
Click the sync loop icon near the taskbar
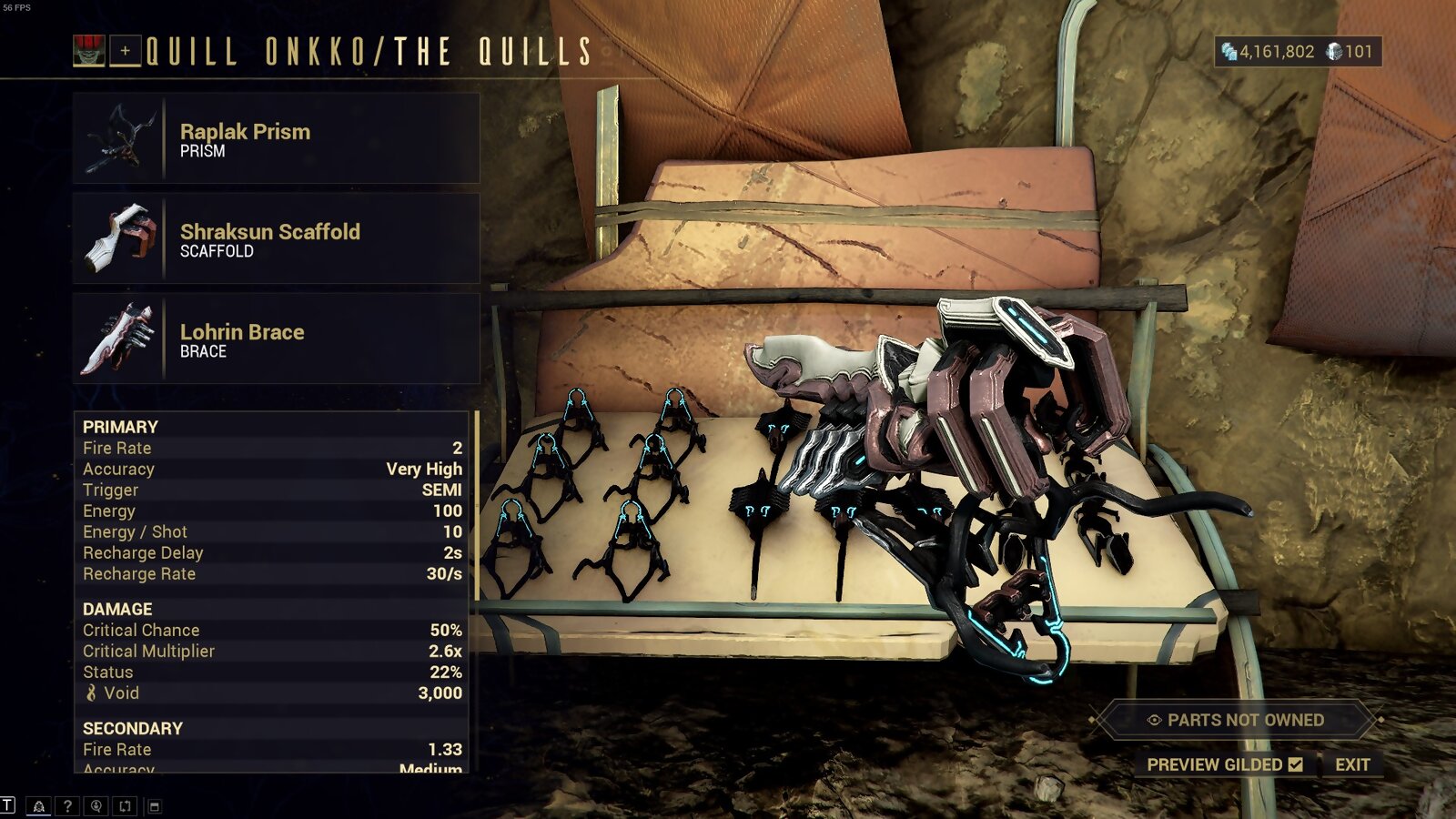(124, 805)
